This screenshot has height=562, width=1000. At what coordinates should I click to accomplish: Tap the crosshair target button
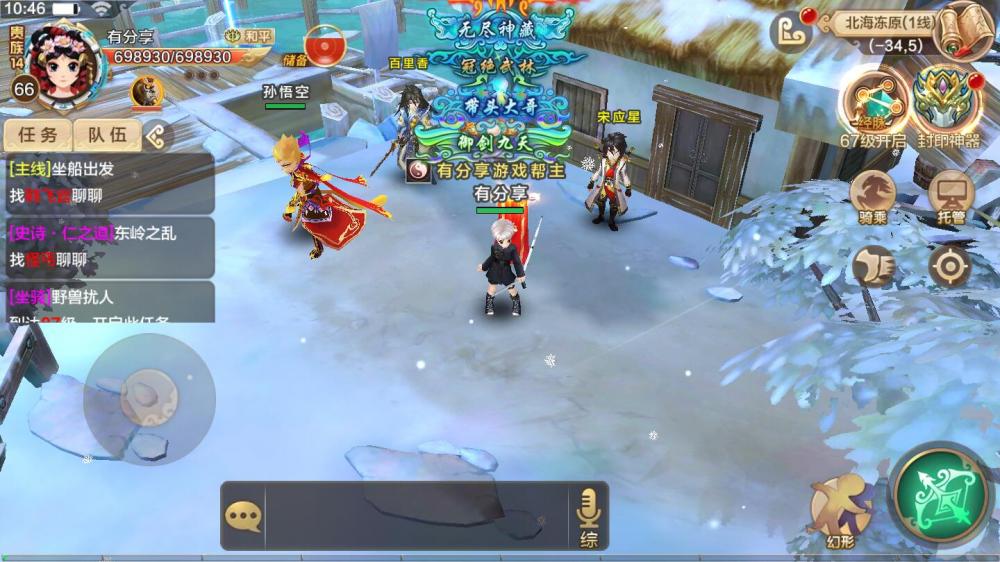pyautogui.click(x=949, y=266)
